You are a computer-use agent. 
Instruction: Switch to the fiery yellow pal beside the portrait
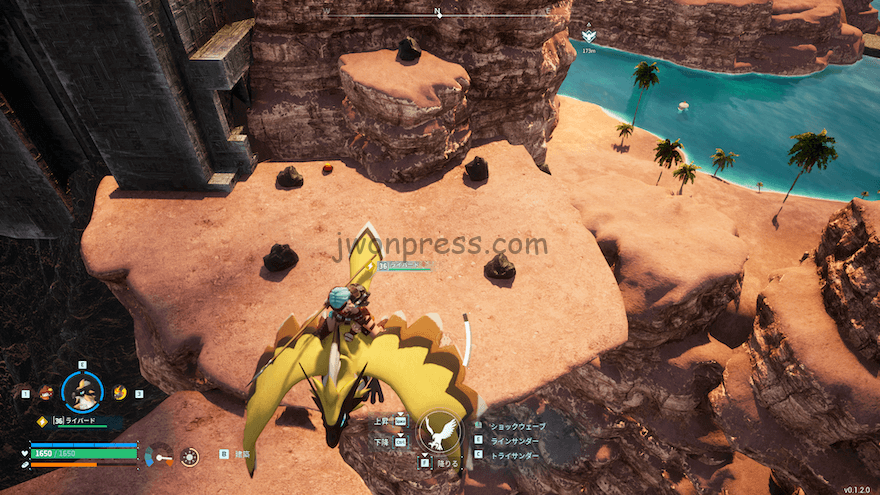point(120,392)
